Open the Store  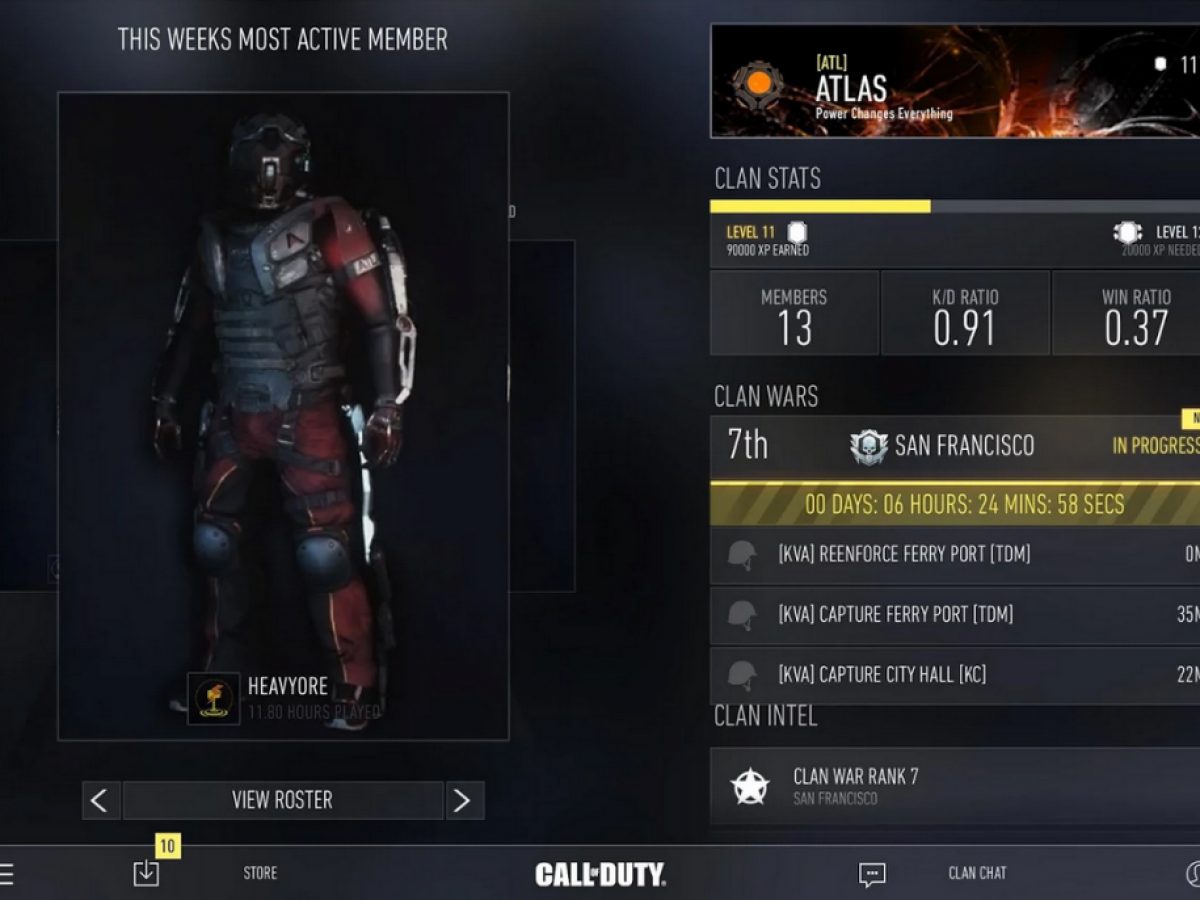(260, 873)
